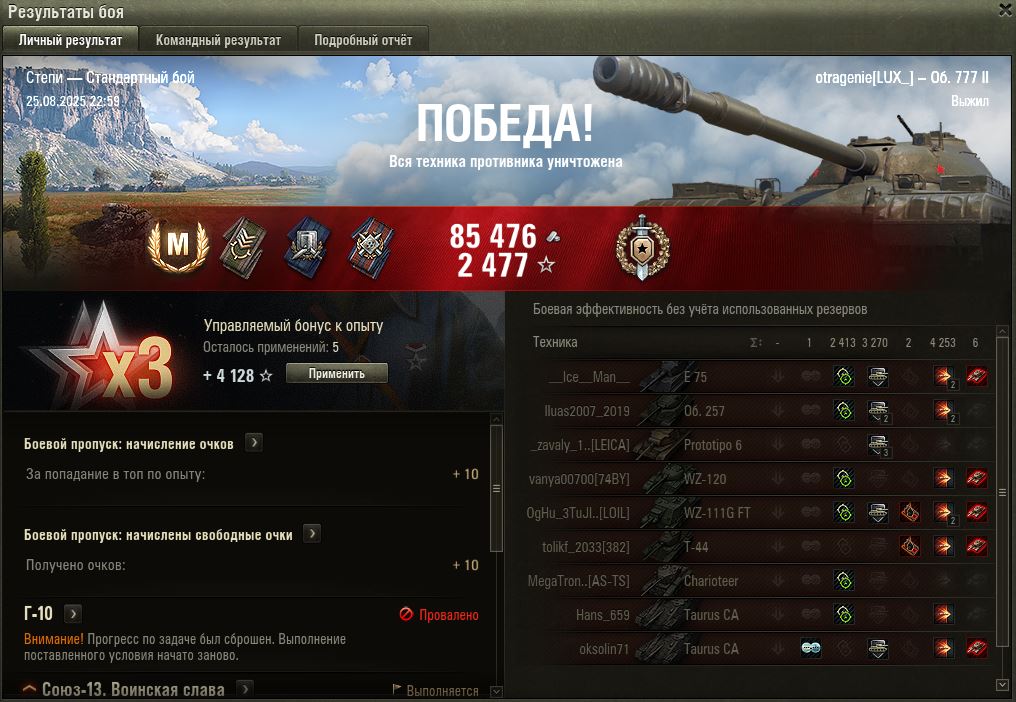Viewport: 1016px width, 702px height.
Task: Select the __Ice__Man__ E 75 row
Action: [700, 377]
